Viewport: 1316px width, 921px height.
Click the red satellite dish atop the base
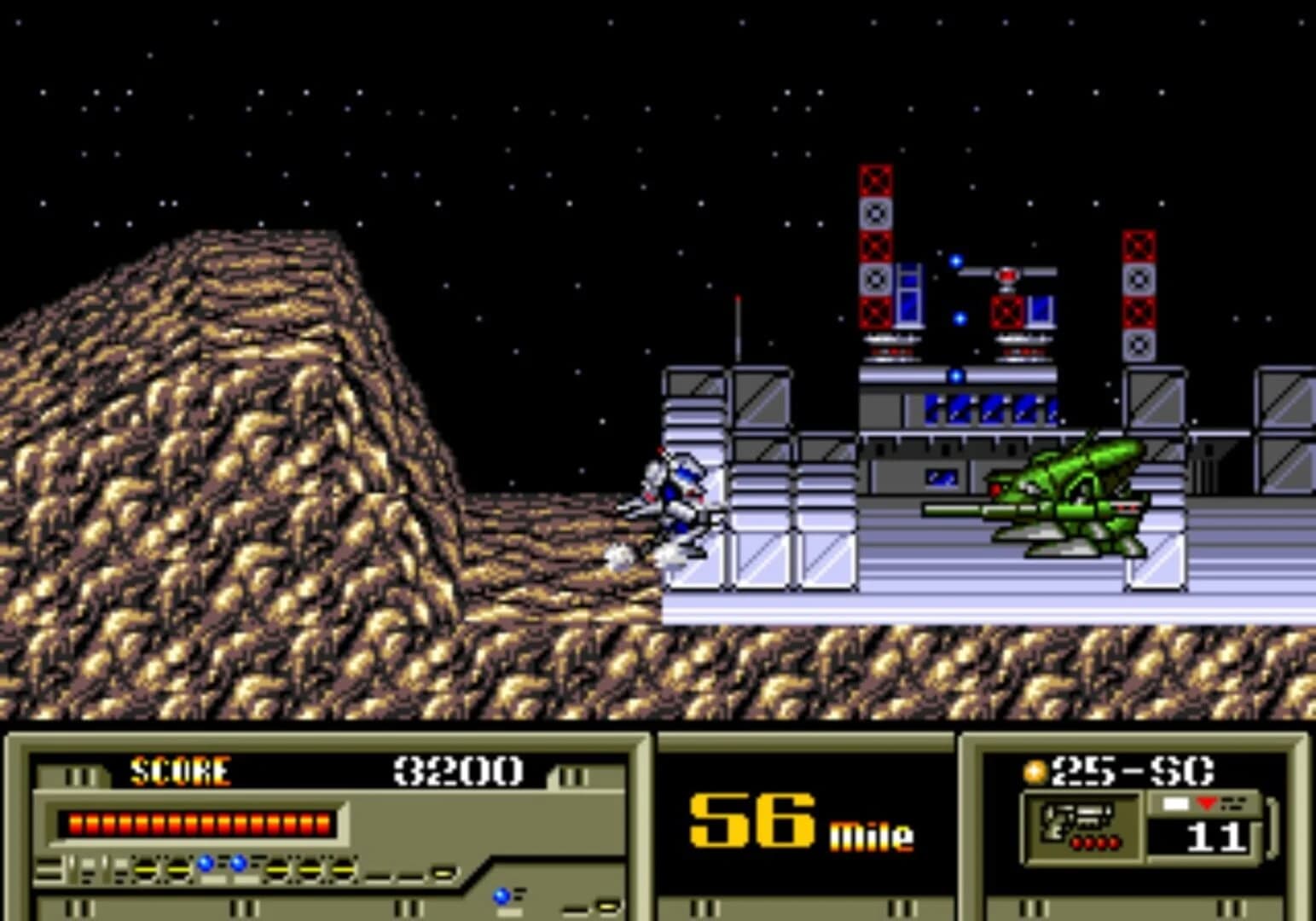pos(1008,275)
